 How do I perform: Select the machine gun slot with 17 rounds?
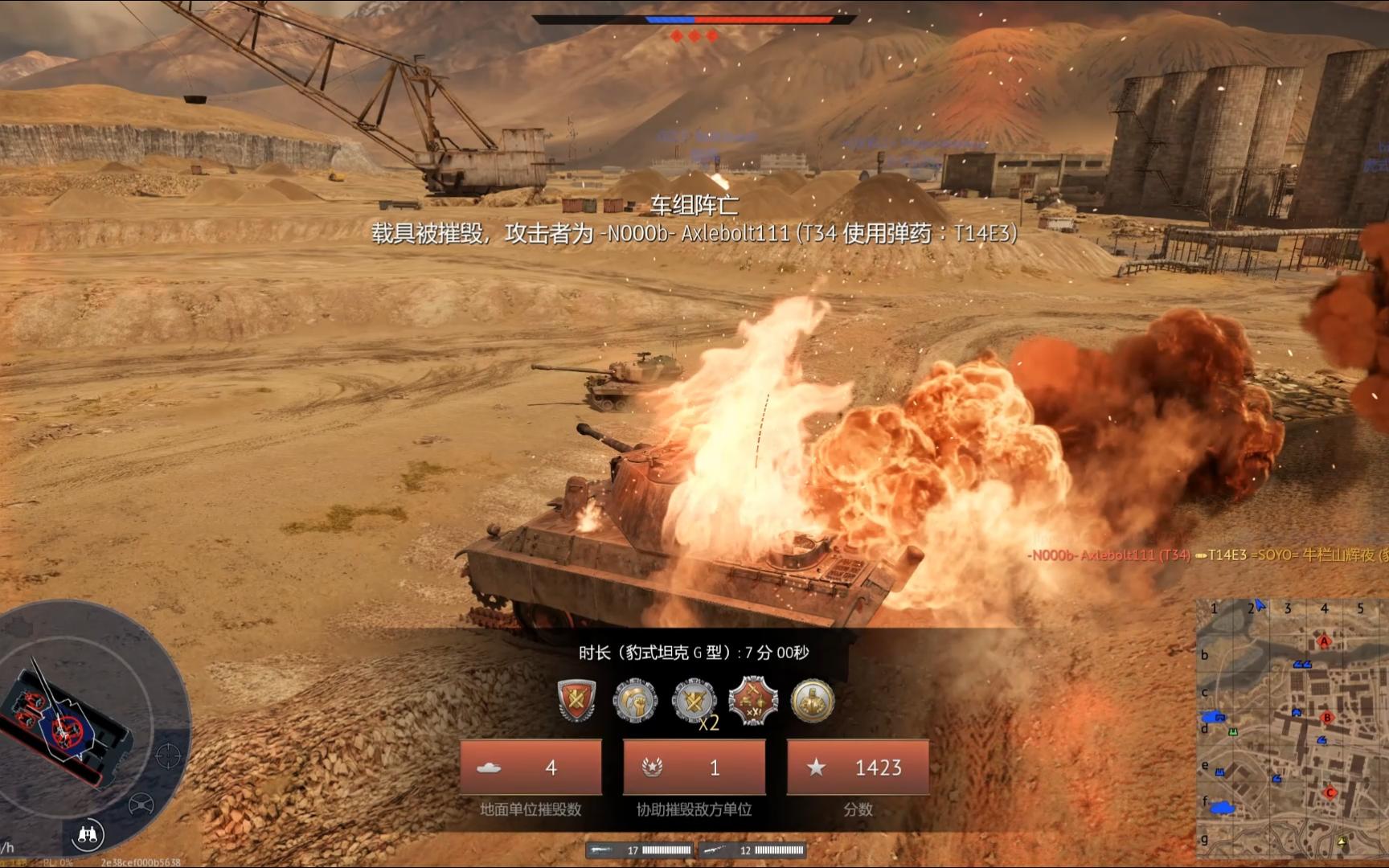[x=641, y=850]
